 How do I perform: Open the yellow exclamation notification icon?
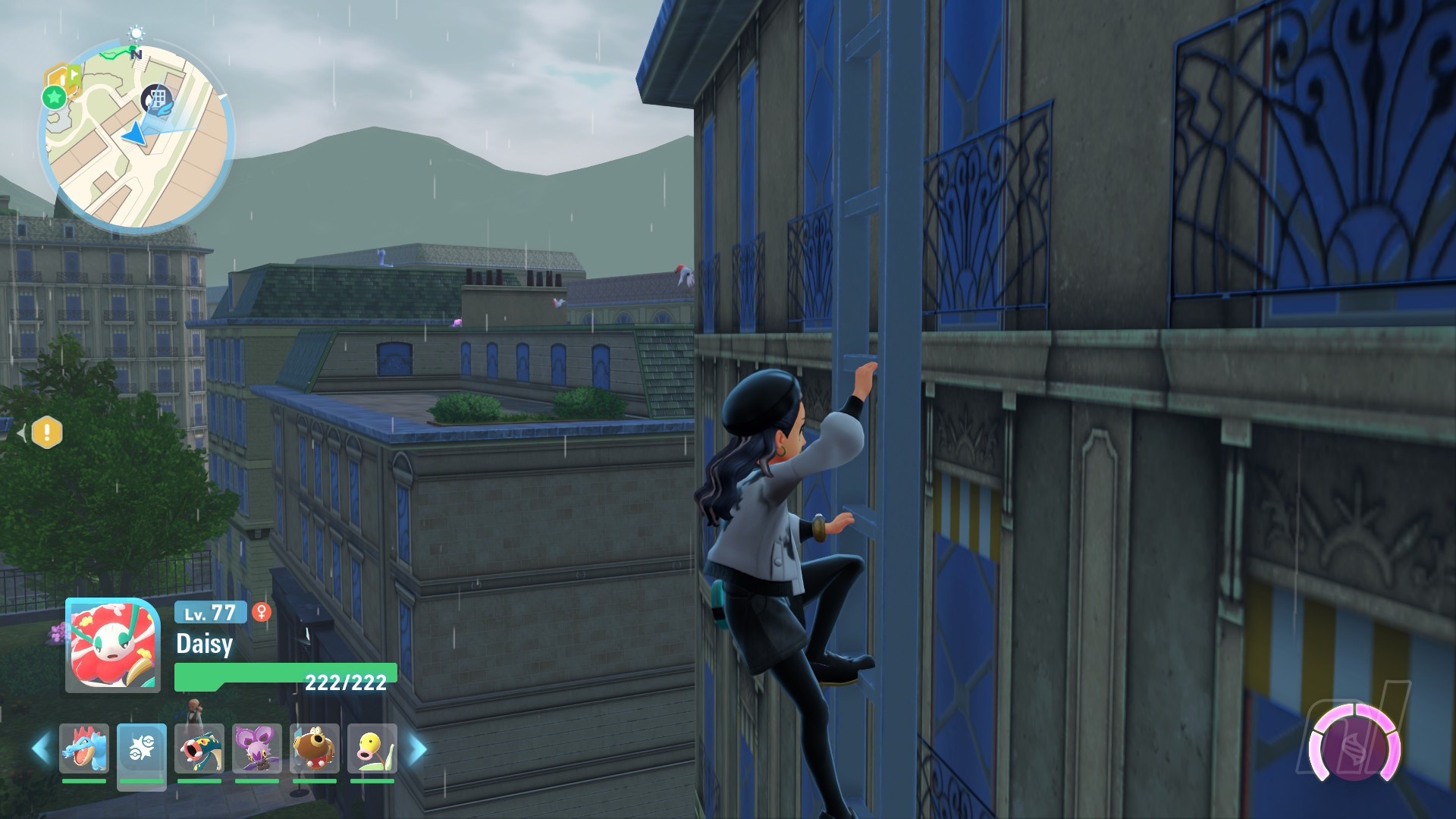coord(47,433)
